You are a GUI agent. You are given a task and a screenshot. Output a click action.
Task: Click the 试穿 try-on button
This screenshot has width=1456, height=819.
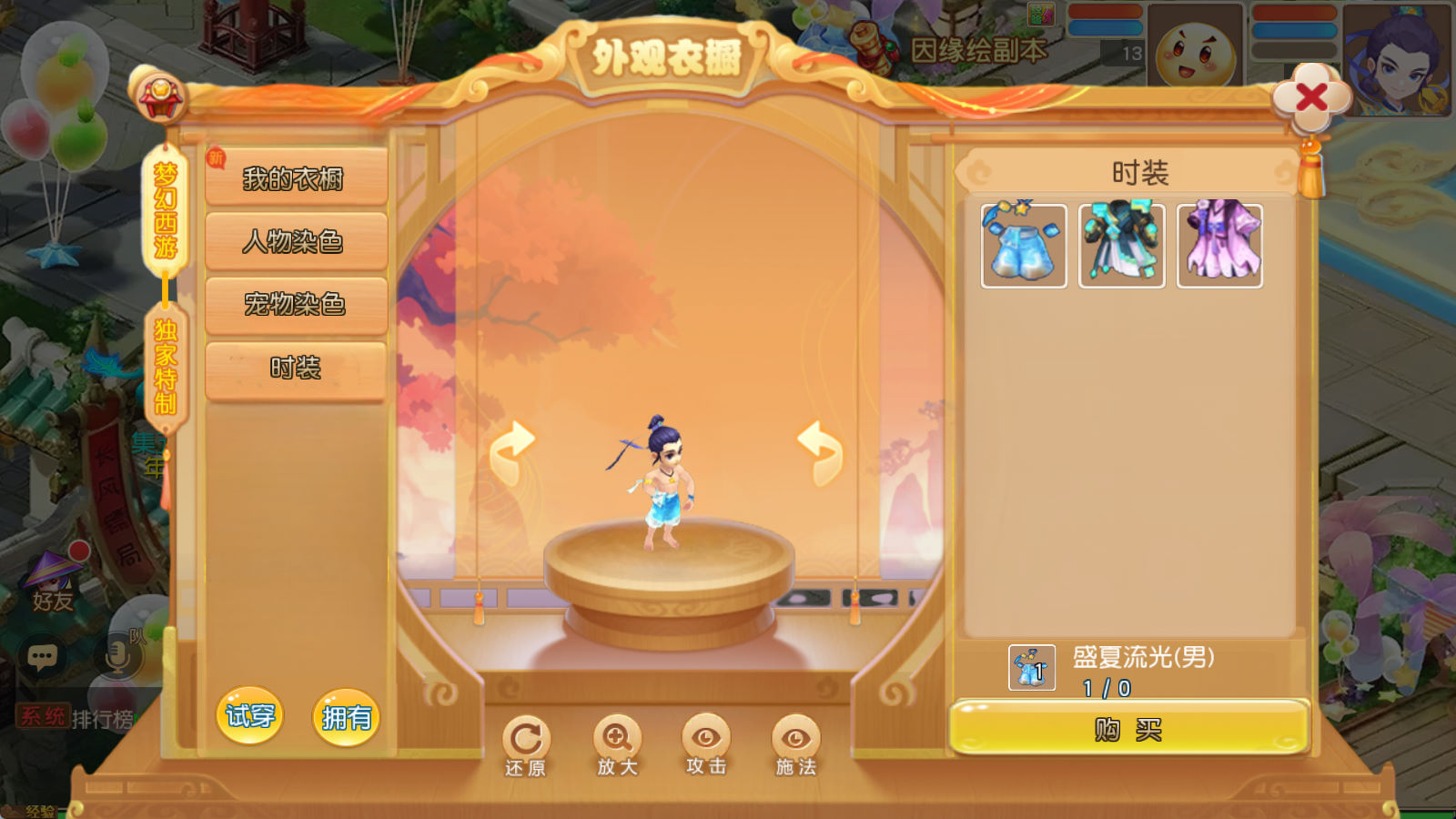(x=250, y=716)
